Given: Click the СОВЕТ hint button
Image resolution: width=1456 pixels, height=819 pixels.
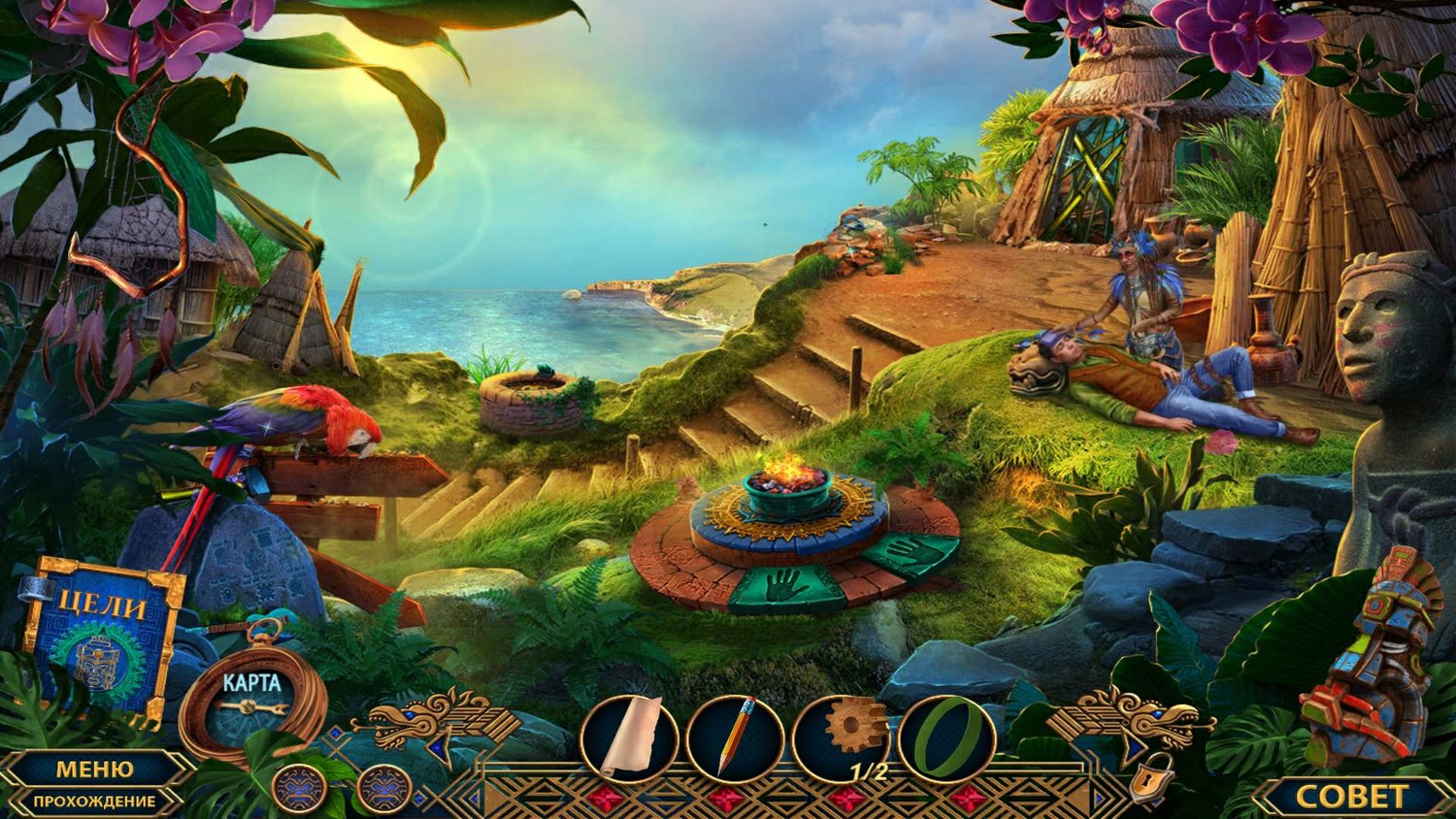Looking at the screenshot, I should pos(1351,797).
